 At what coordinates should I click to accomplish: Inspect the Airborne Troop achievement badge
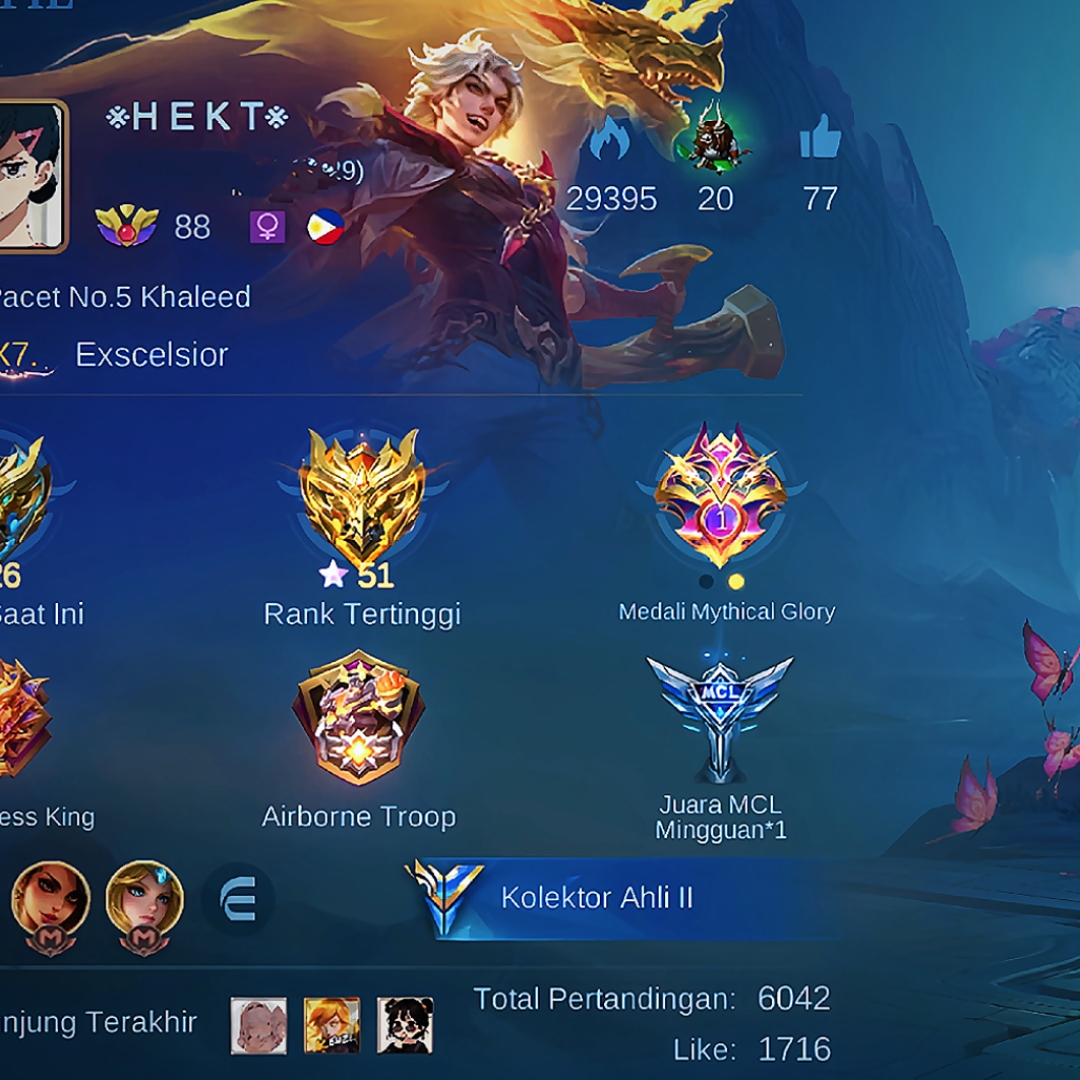point(358,716)
